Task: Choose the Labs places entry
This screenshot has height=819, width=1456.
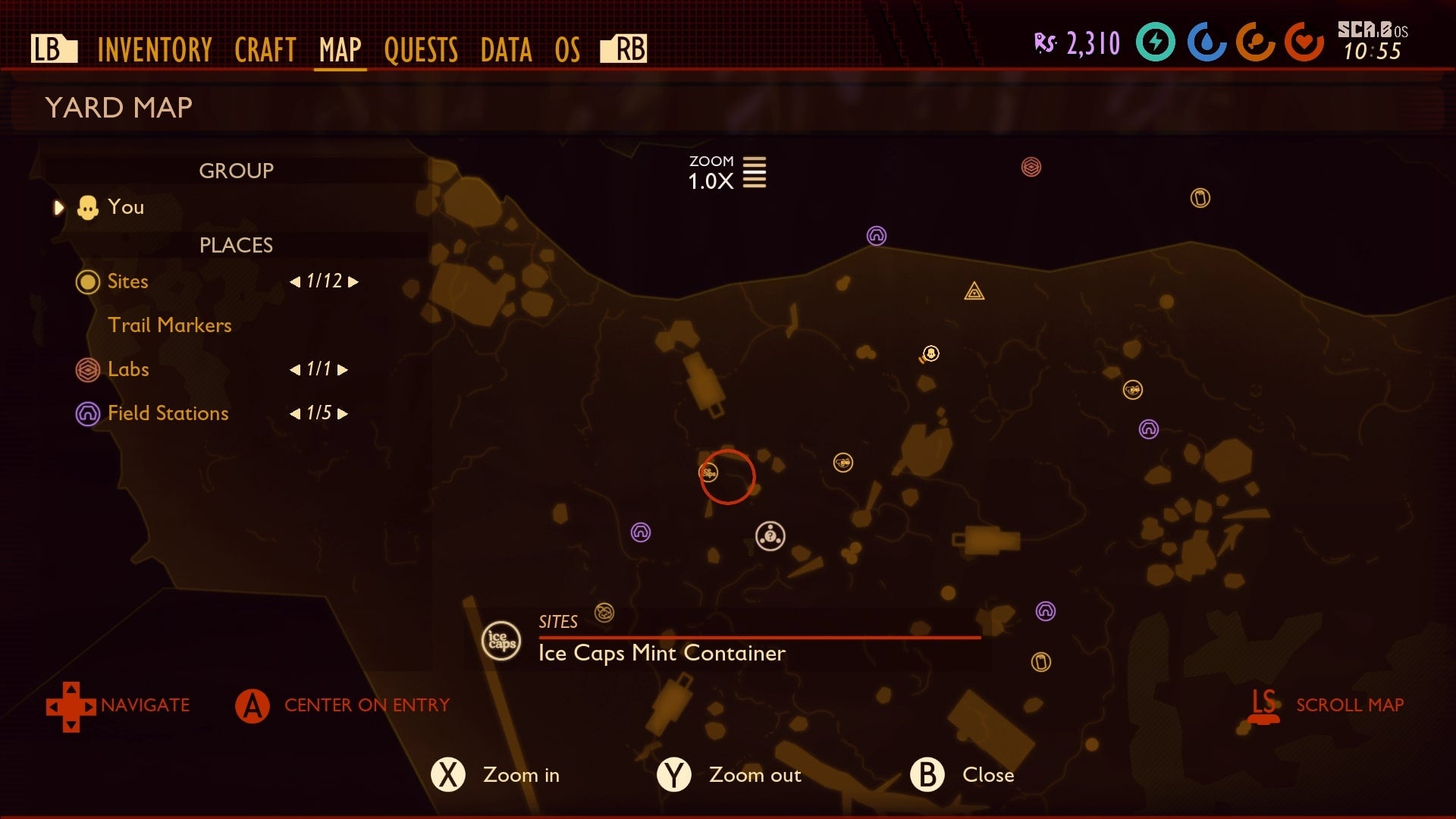Action: pyautogui.click(x=128, y=369)
